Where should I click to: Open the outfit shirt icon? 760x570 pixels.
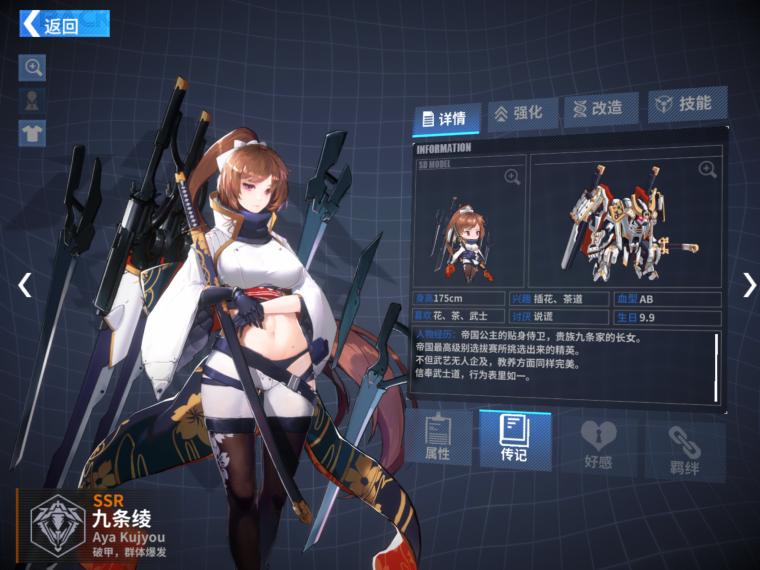pos(33,132)
